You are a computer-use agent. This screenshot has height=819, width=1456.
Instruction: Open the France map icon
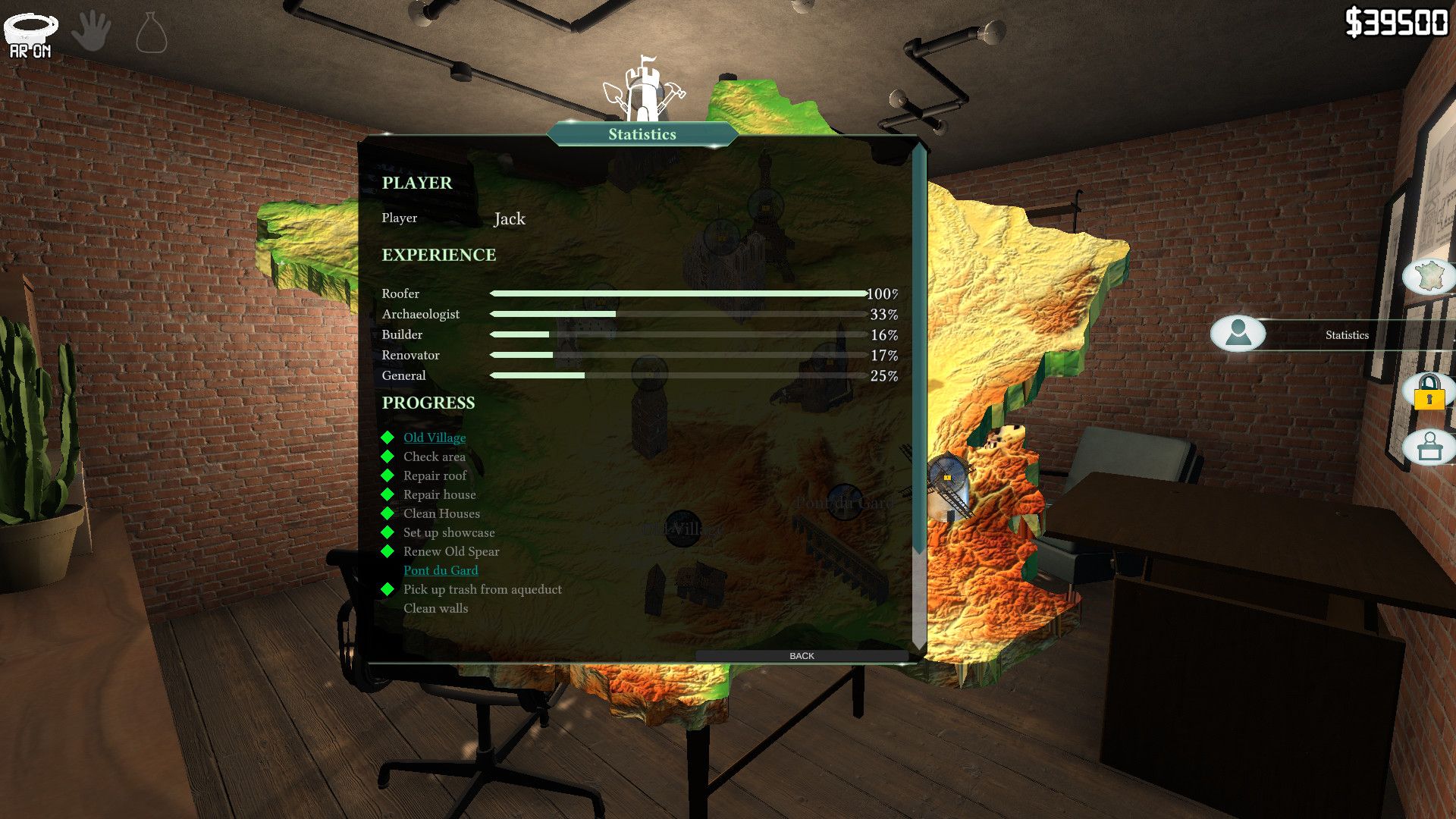(x=1429, y=275)
